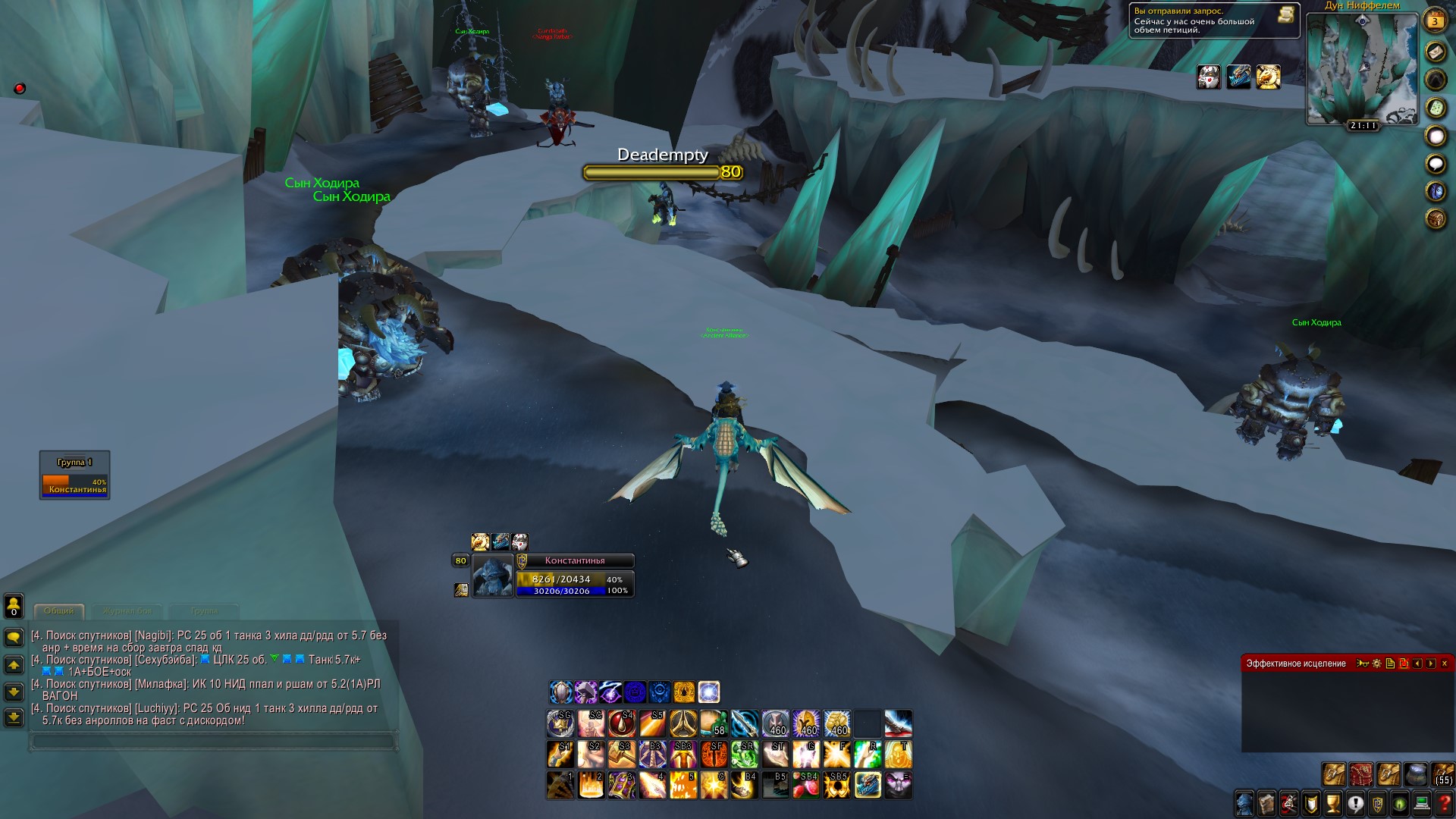Image resolution: width=1456 pixels, height=819 pixels.
Task: Check the mail envelope icon by minimap
Action: point(1436,51)
